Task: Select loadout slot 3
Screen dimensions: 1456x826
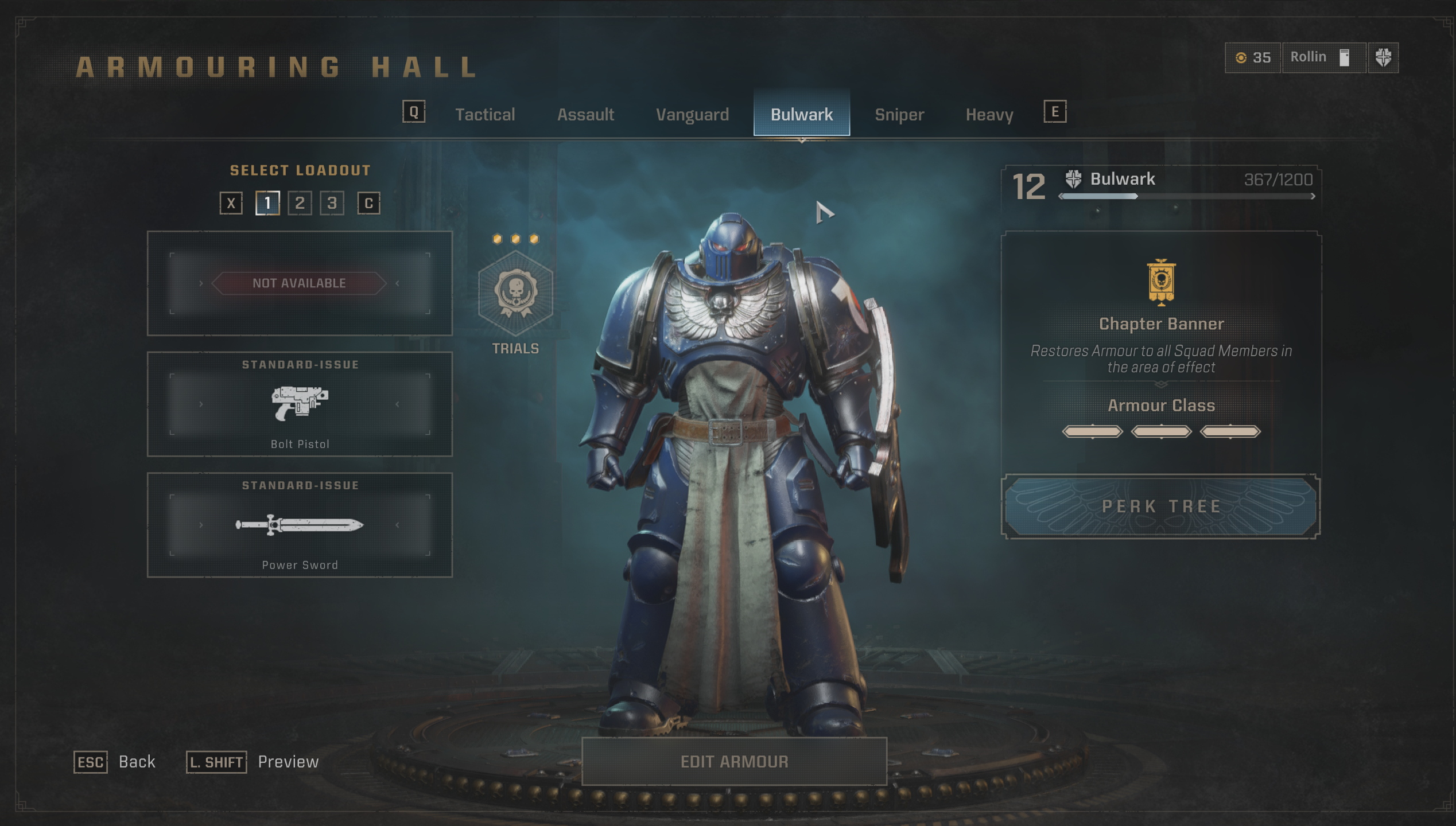Action: coord(333,202)
